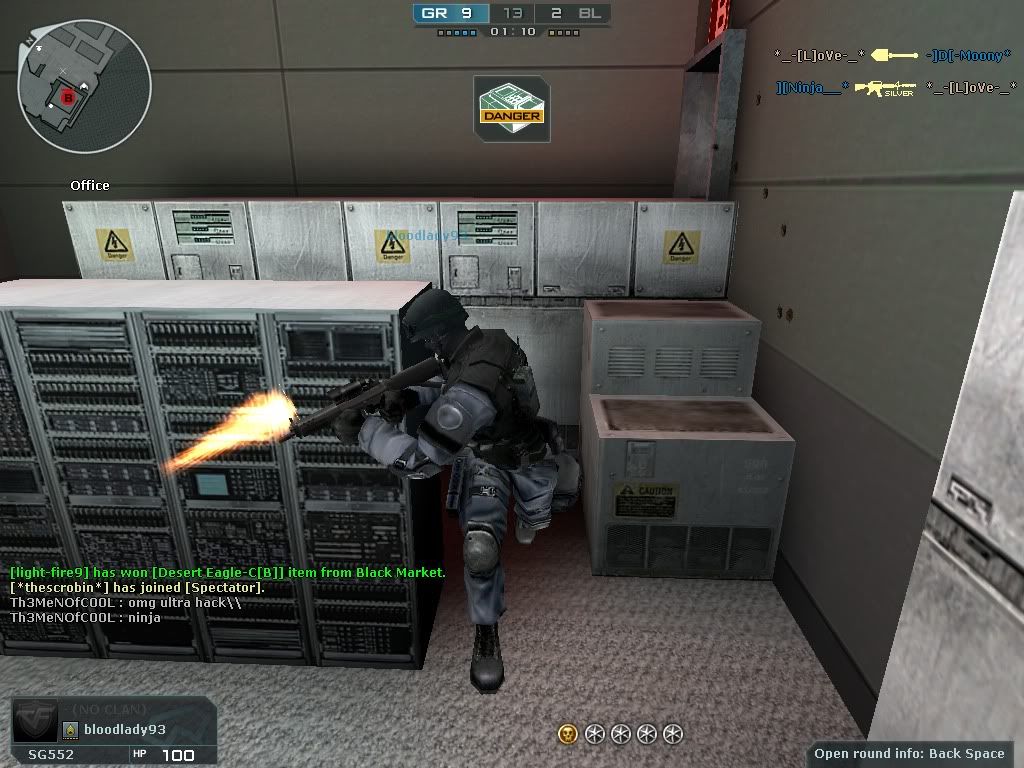The image size is (1024, 768).
Task: Select the red B bombsite marker on minimap
Action: 68,97
